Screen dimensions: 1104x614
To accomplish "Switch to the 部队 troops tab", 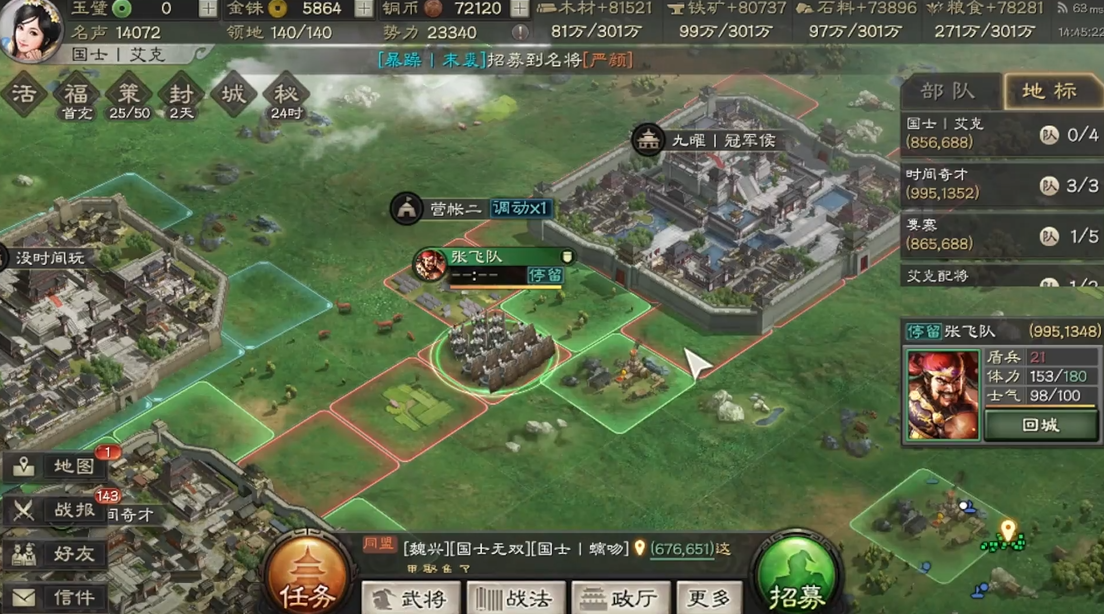I will [x=948, y=91].
